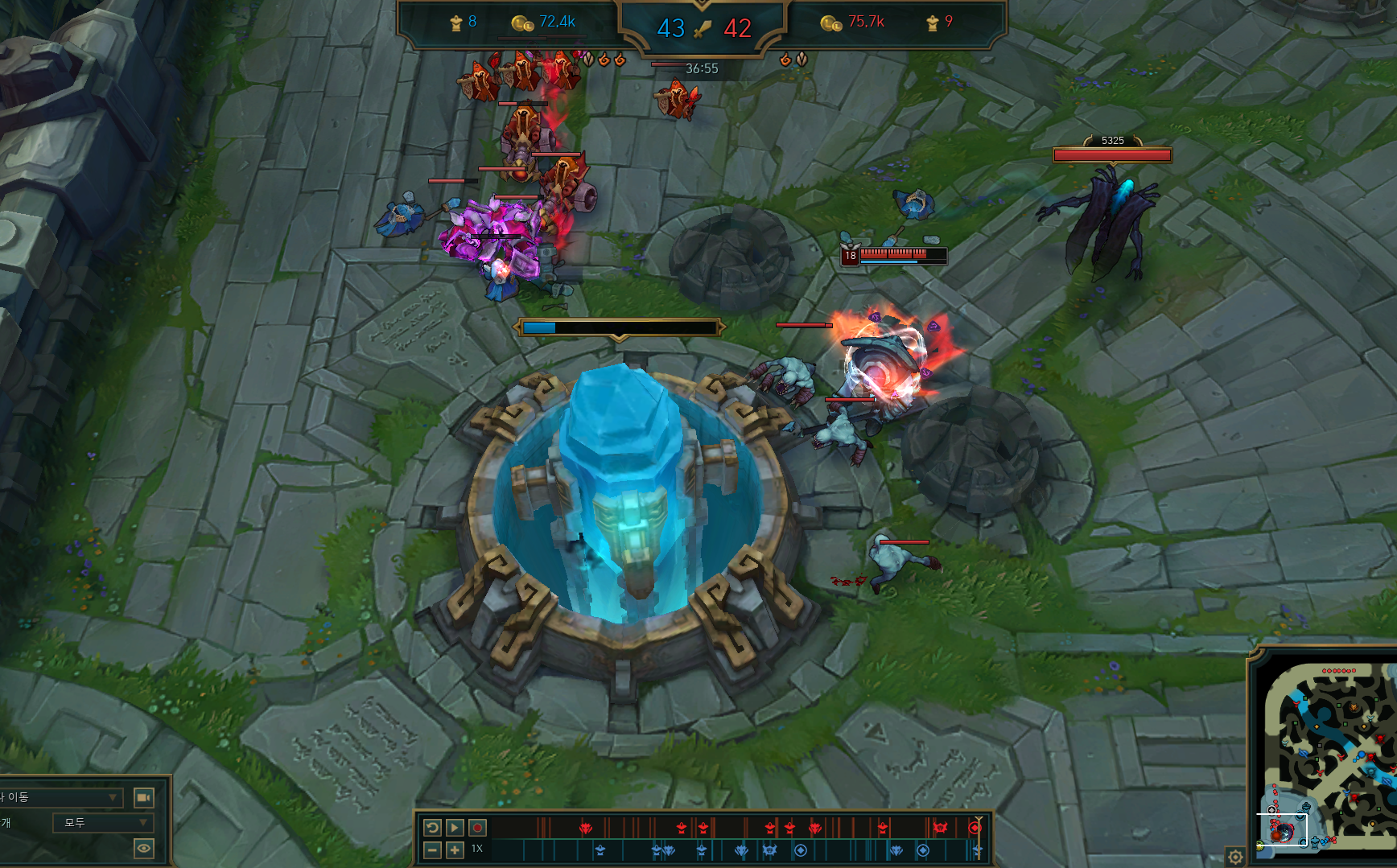
Task: Toggle the eye visibility button
Action: tap(143, 848)
